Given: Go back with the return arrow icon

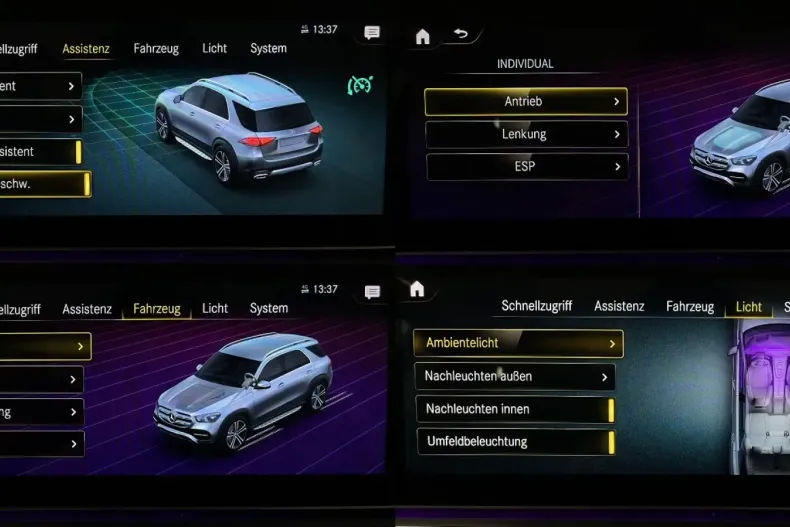Looking at the screenshot, I should click(x=460, y=34).
